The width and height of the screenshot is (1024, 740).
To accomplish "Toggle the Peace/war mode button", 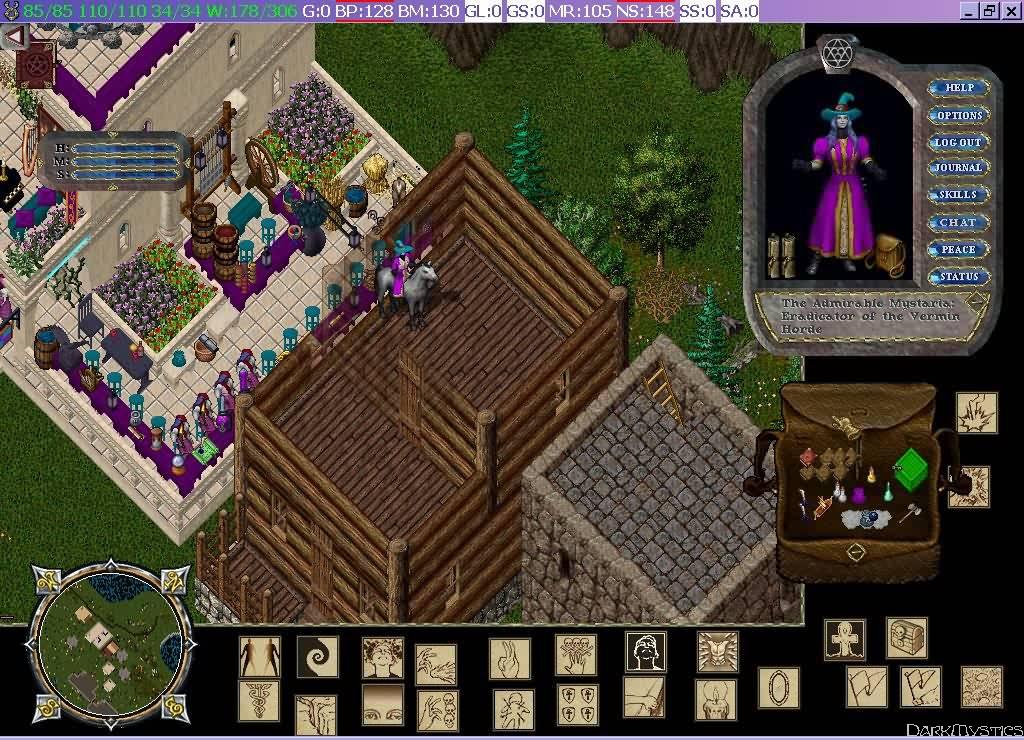I will [959, 249].
